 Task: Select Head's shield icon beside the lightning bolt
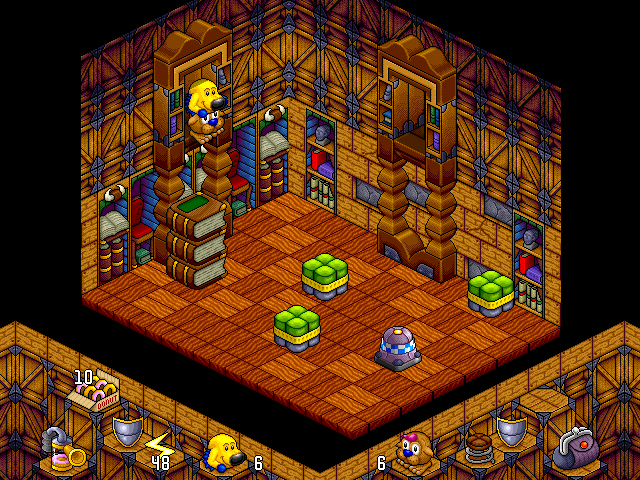[126, 431]
